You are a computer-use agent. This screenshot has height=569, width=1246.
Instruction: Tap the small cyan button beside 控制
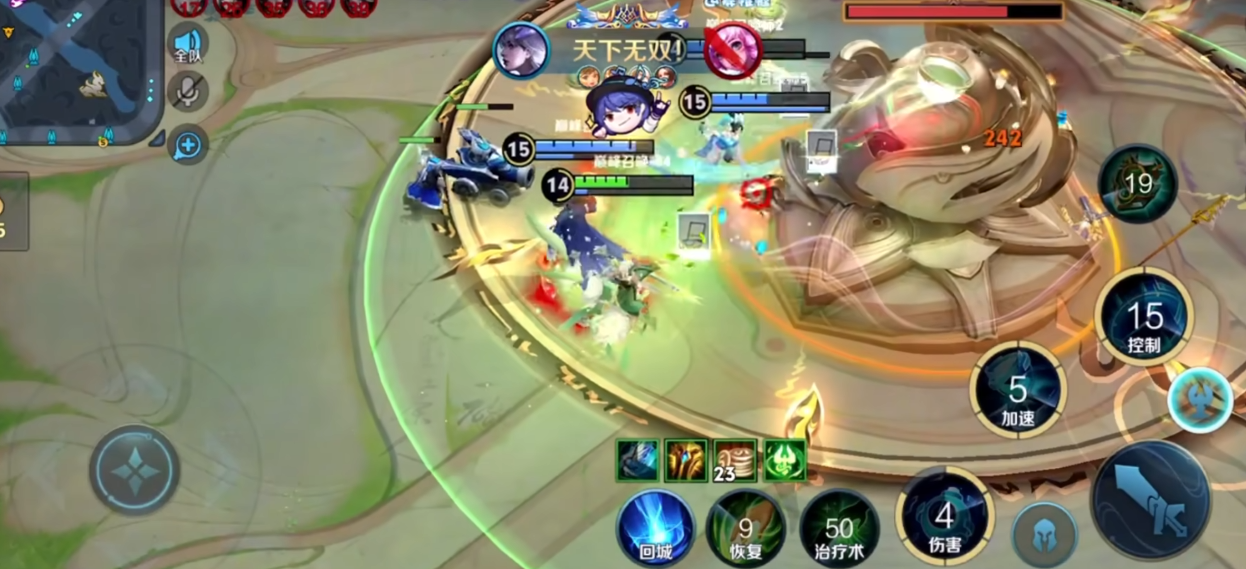point(1200,399)
